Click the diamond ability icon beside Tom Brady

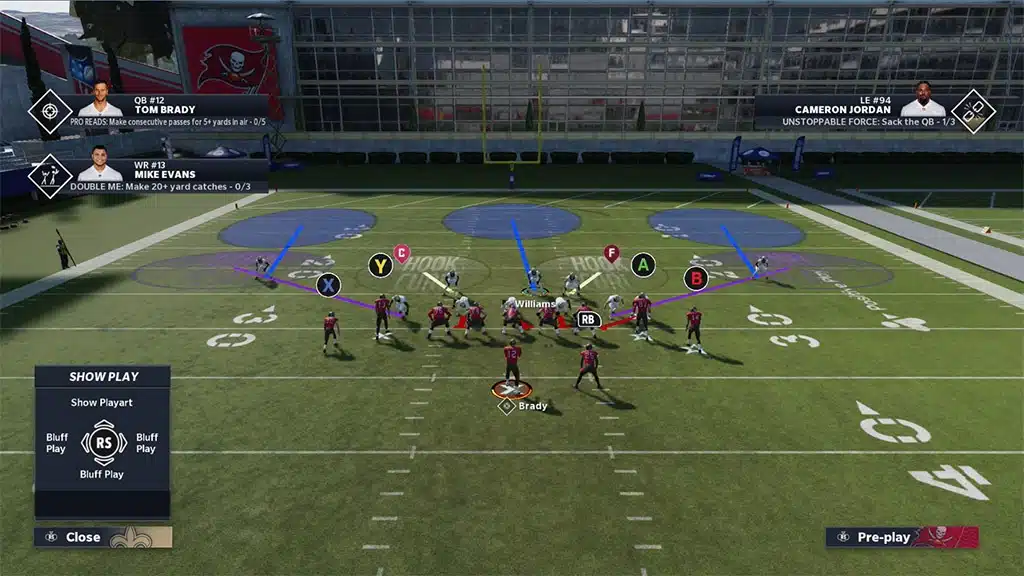49,111
